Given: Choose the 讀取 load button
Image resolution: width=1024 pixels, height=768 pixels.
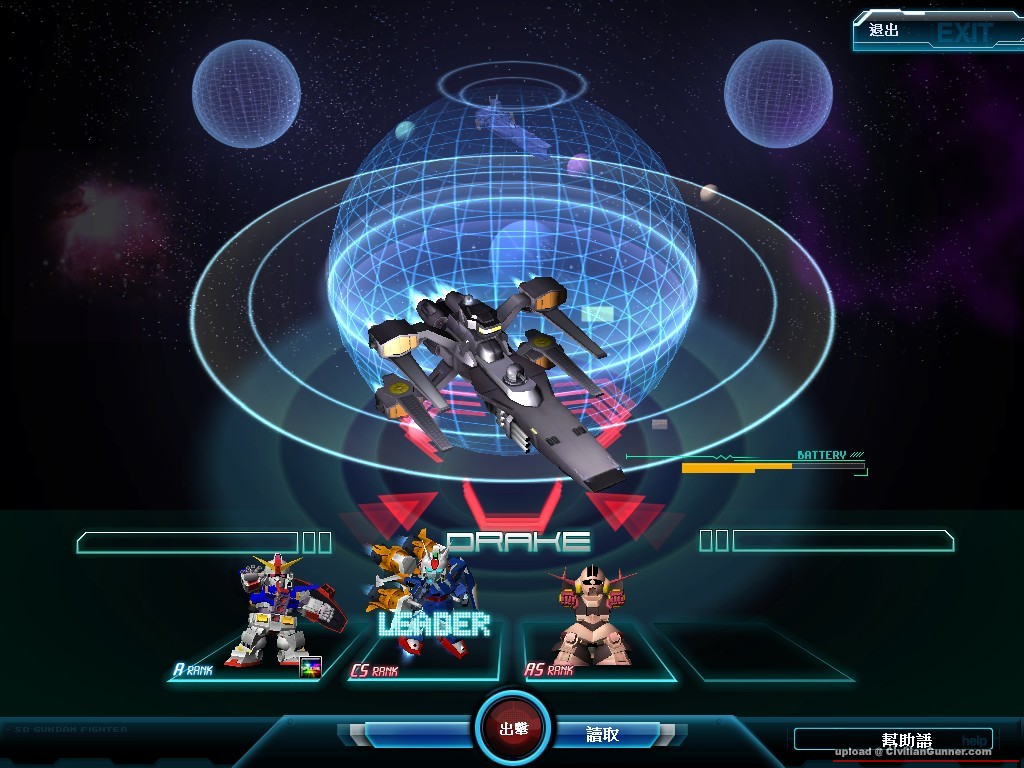Looking at the screenshot, I should pyautogui.click(x=603, y=734).
